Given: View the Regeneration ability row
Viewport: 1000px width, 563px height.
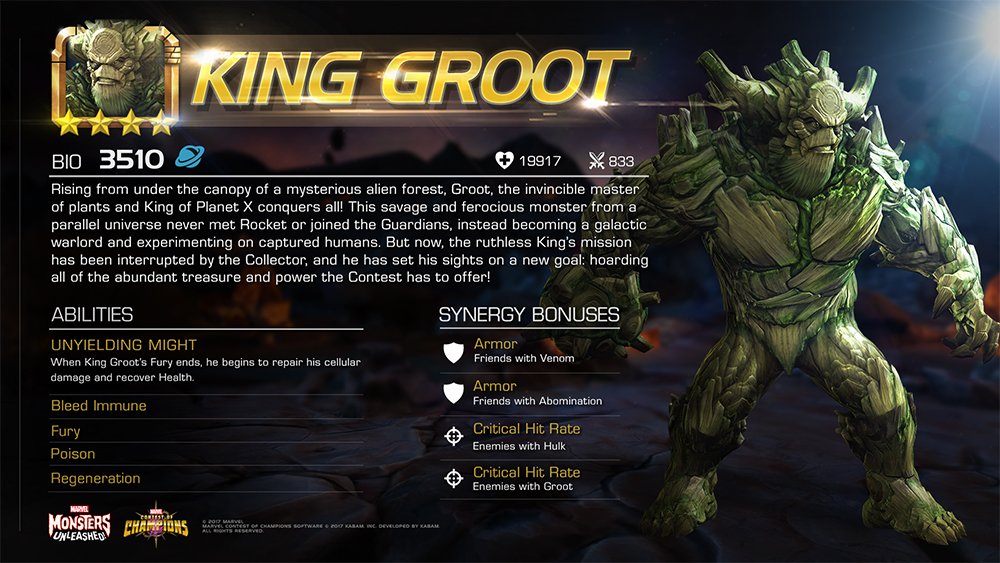Looking at the screenshot, I should click(x=96, y=478).
